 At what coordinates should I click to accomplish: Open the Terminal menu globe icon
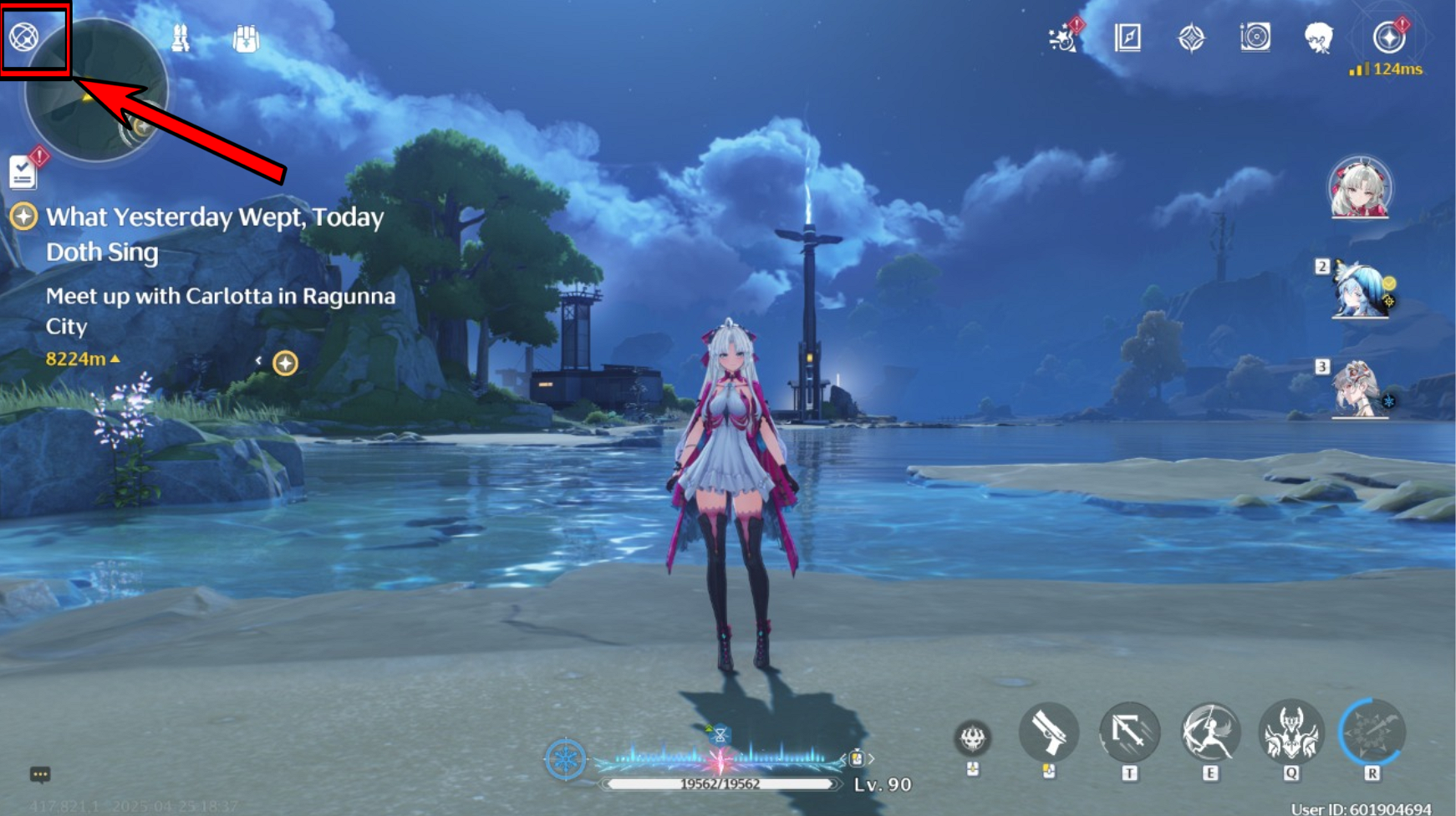click(x=24, y=37)
